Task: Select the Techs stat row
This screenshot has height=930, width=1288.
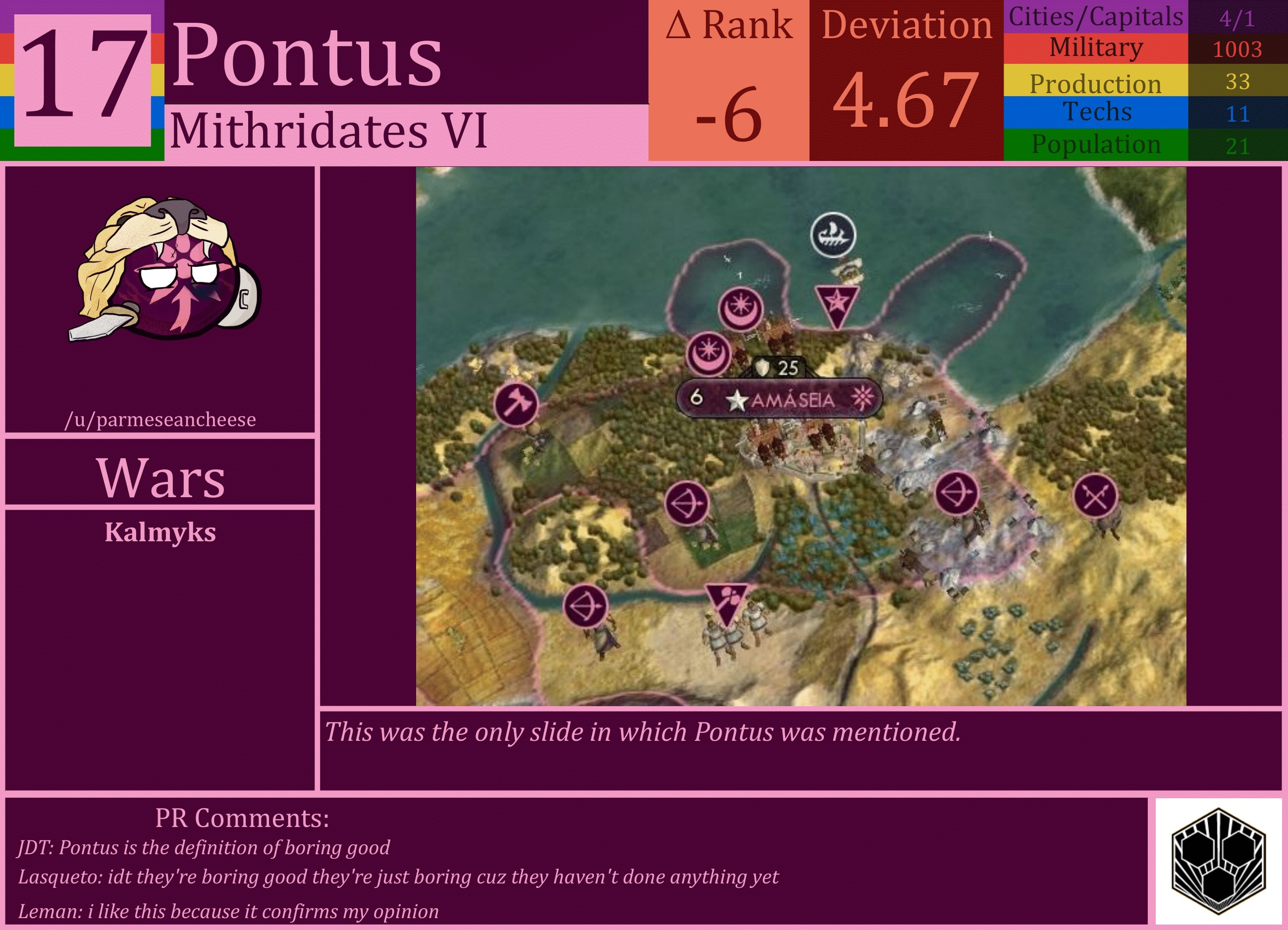Action: pos(1096,112)
